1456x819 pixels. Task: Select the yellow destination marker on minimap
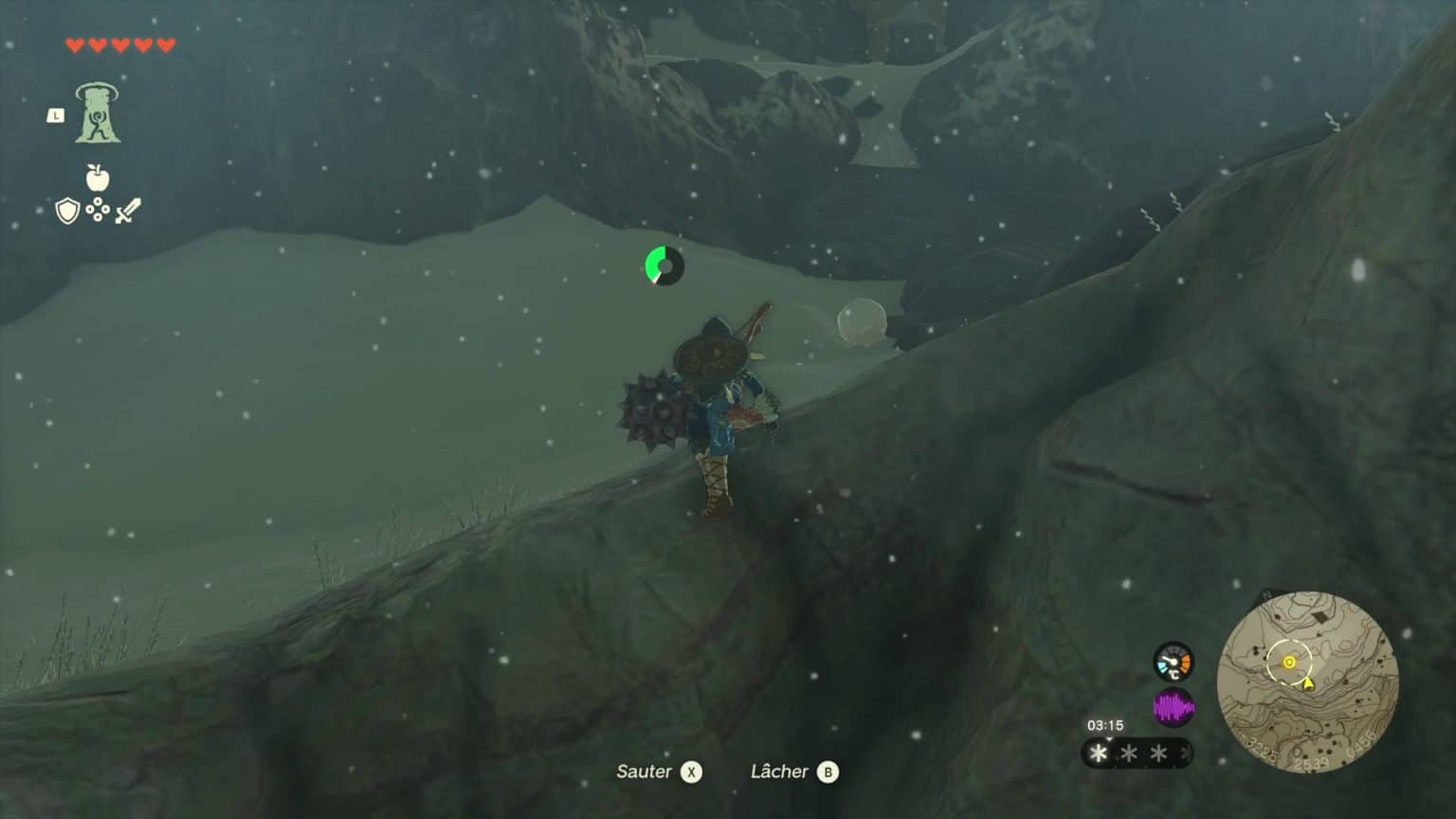[1287, 664]
